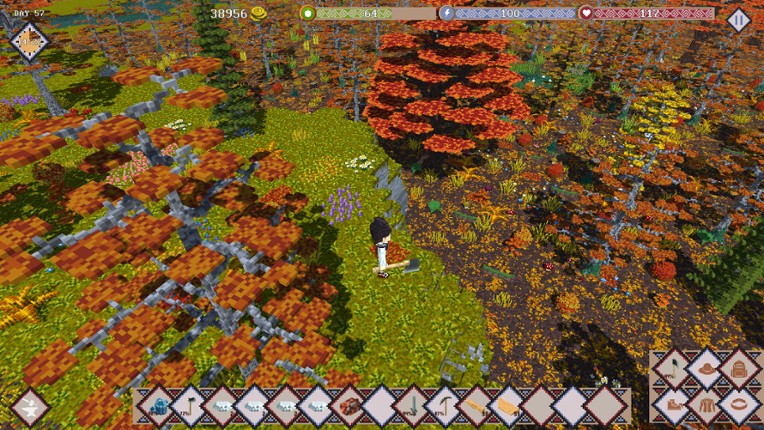Screen dimensions: 764x430
Task: Choose the jacket equipment slot
Action: pyautogui.click(x=707, y=406)
